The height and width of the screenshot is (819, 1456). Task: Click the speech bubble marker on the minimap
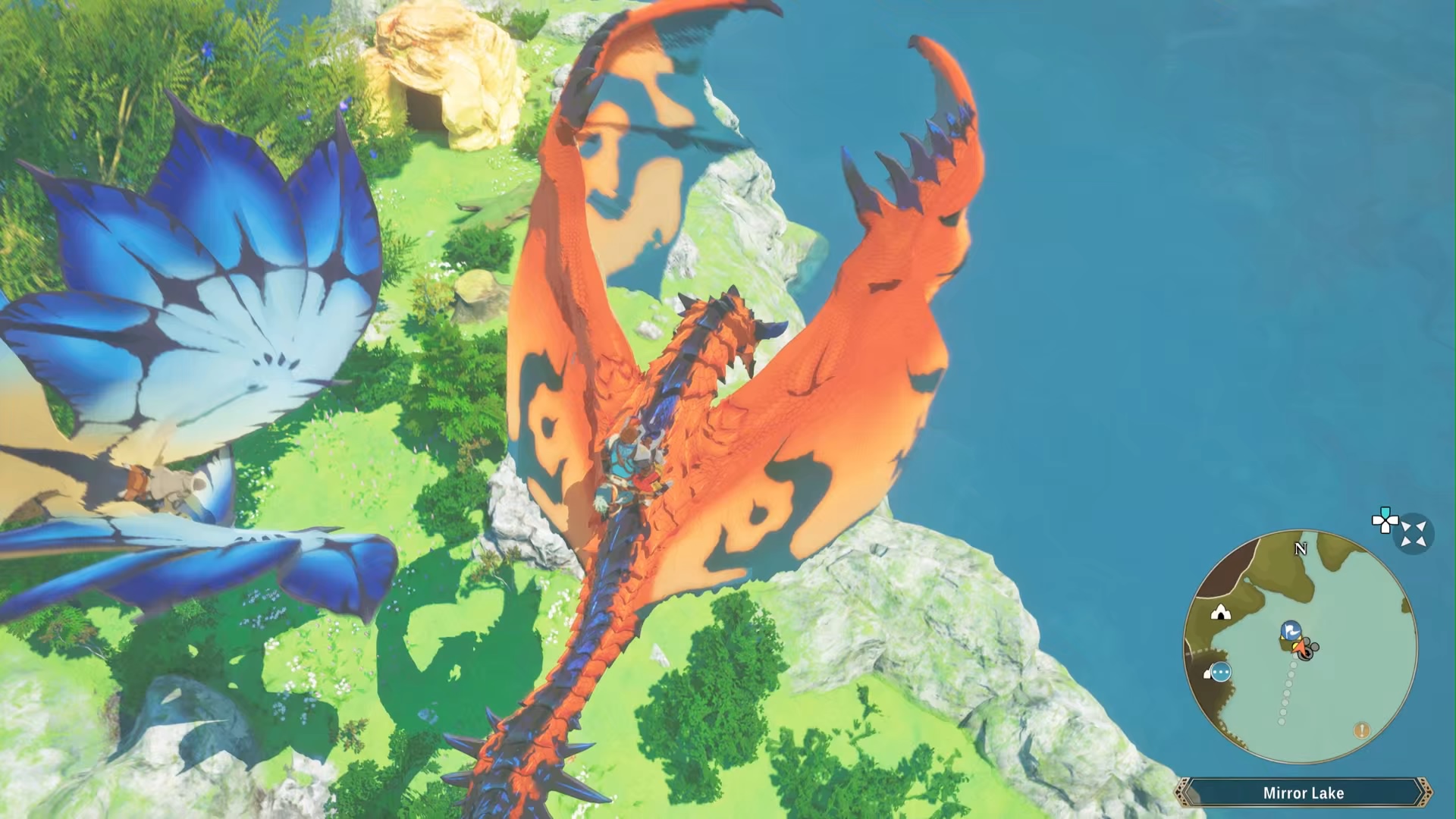1220,673
